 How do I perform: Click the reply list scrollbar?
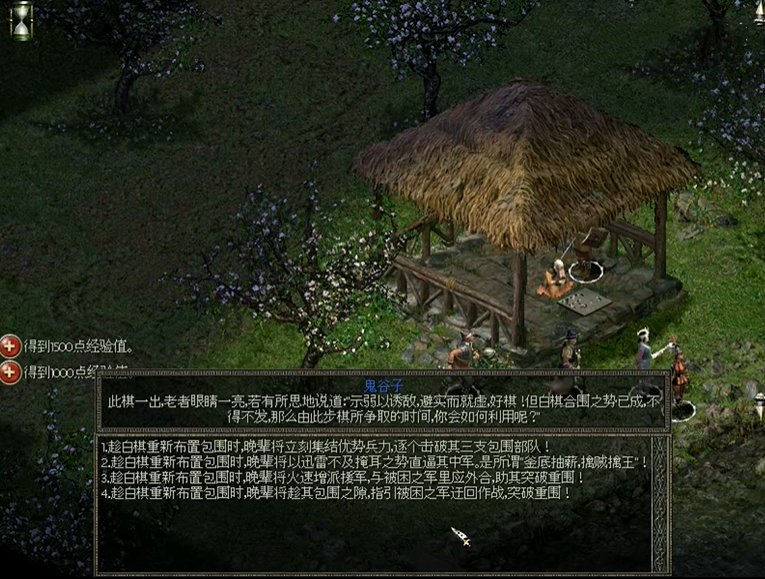click(x=658, y=503)
